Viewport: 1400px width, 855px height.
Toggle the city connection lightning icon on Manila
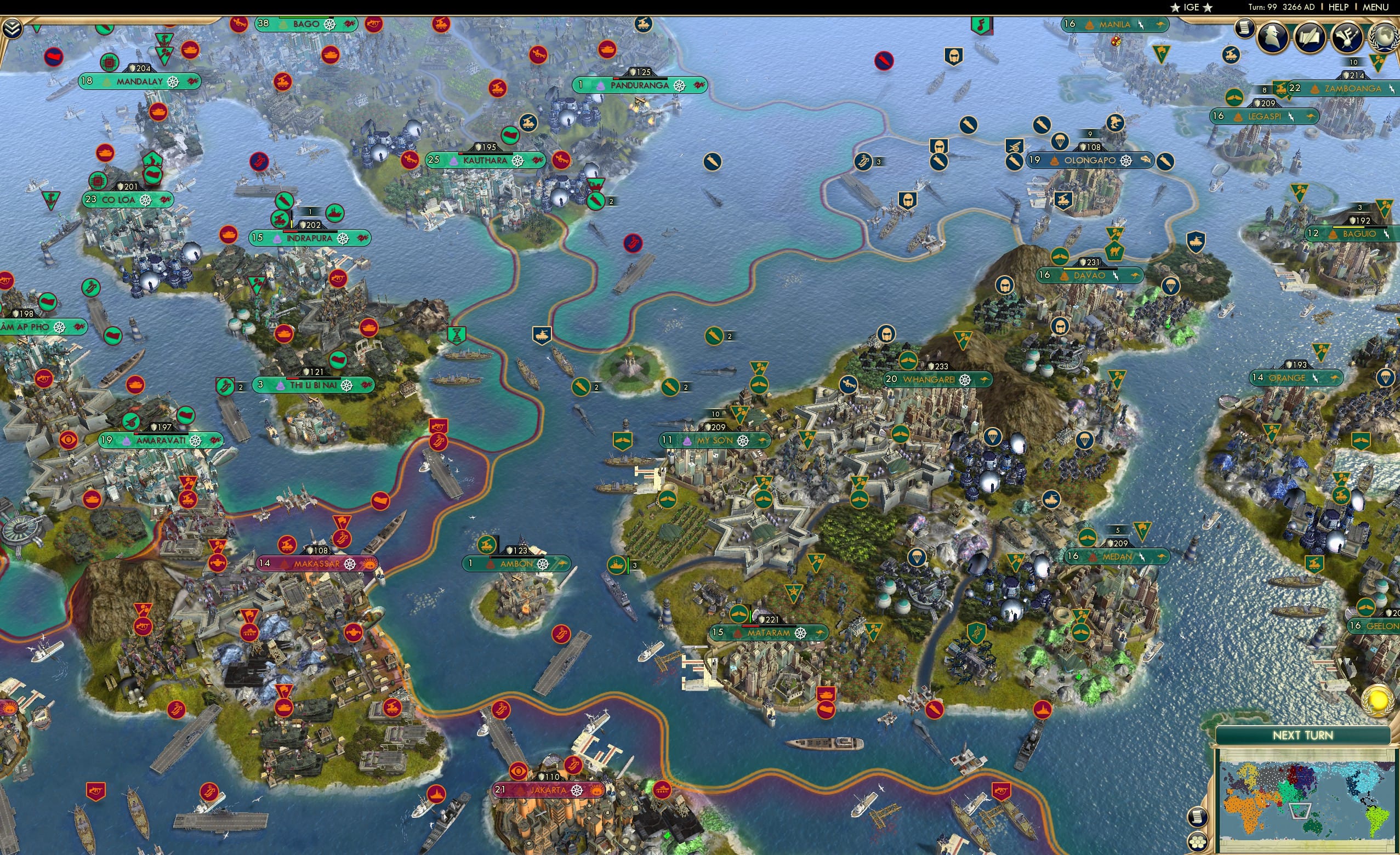tap(1140, 26)
